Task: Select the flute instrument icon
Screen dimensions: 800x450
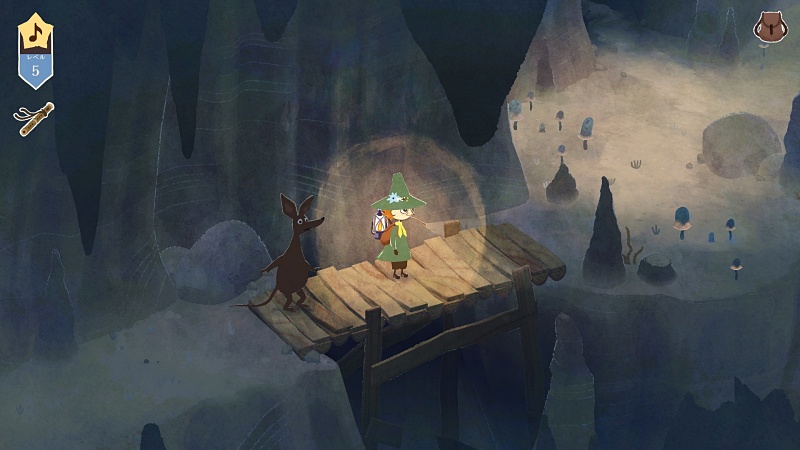Action: click(34, 117)
